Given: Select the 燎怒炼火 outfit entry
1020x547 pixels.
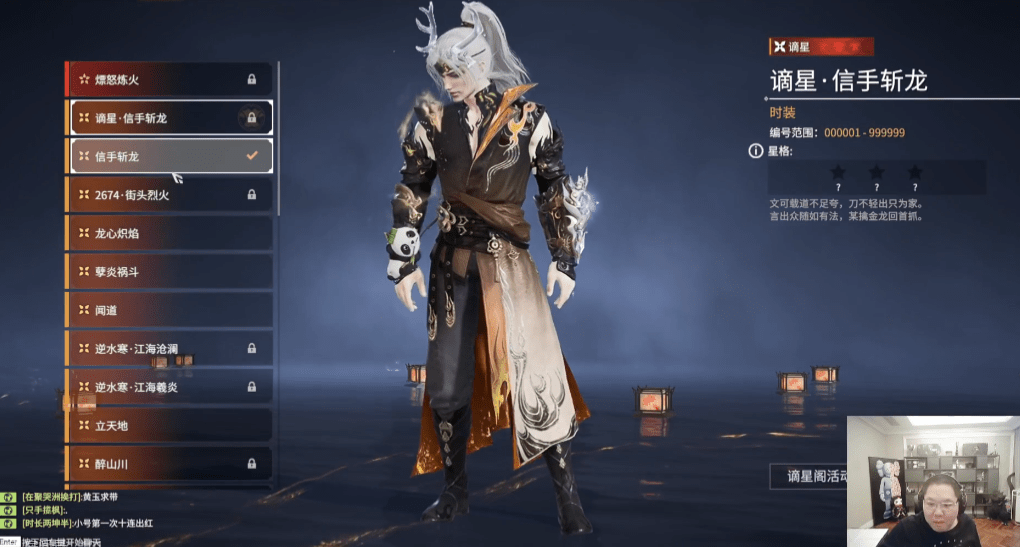Looking at the screenshot, I should 168,79.
